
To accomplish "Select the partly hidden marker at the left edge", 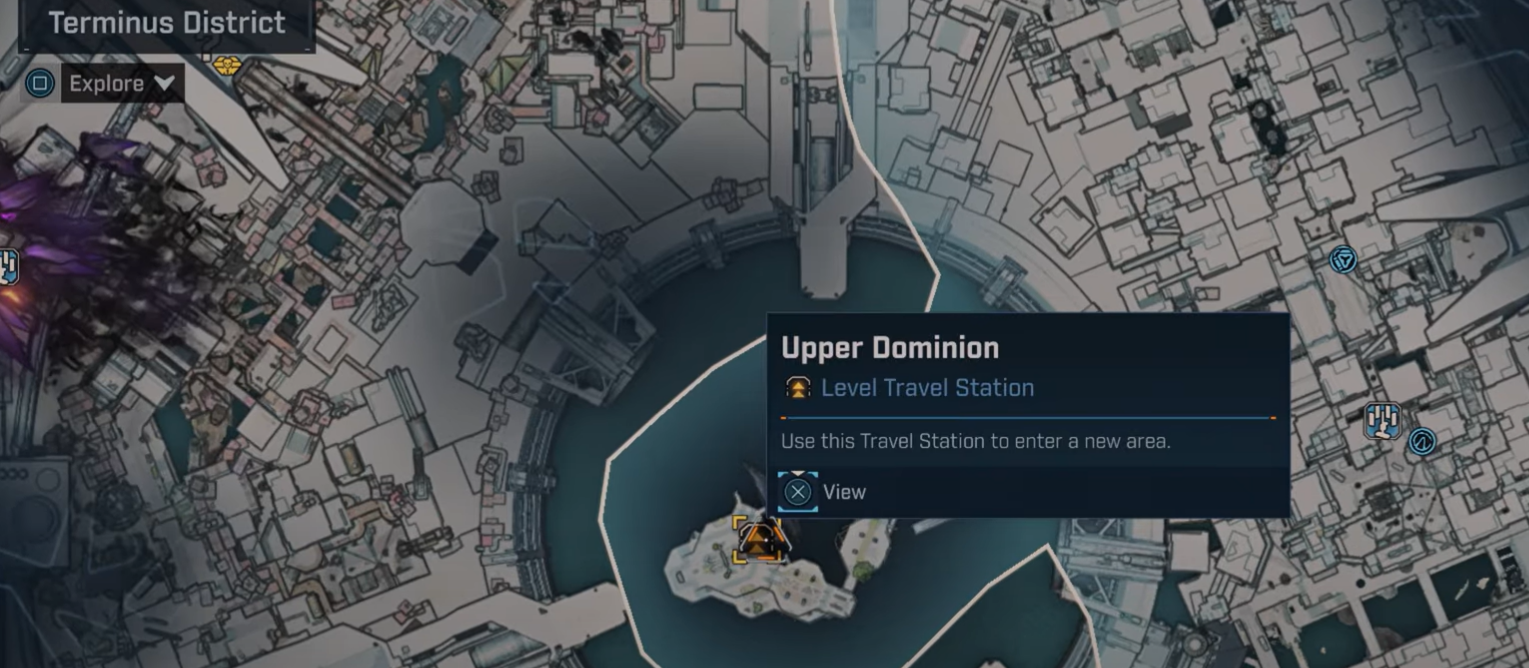I will [7, 266].
